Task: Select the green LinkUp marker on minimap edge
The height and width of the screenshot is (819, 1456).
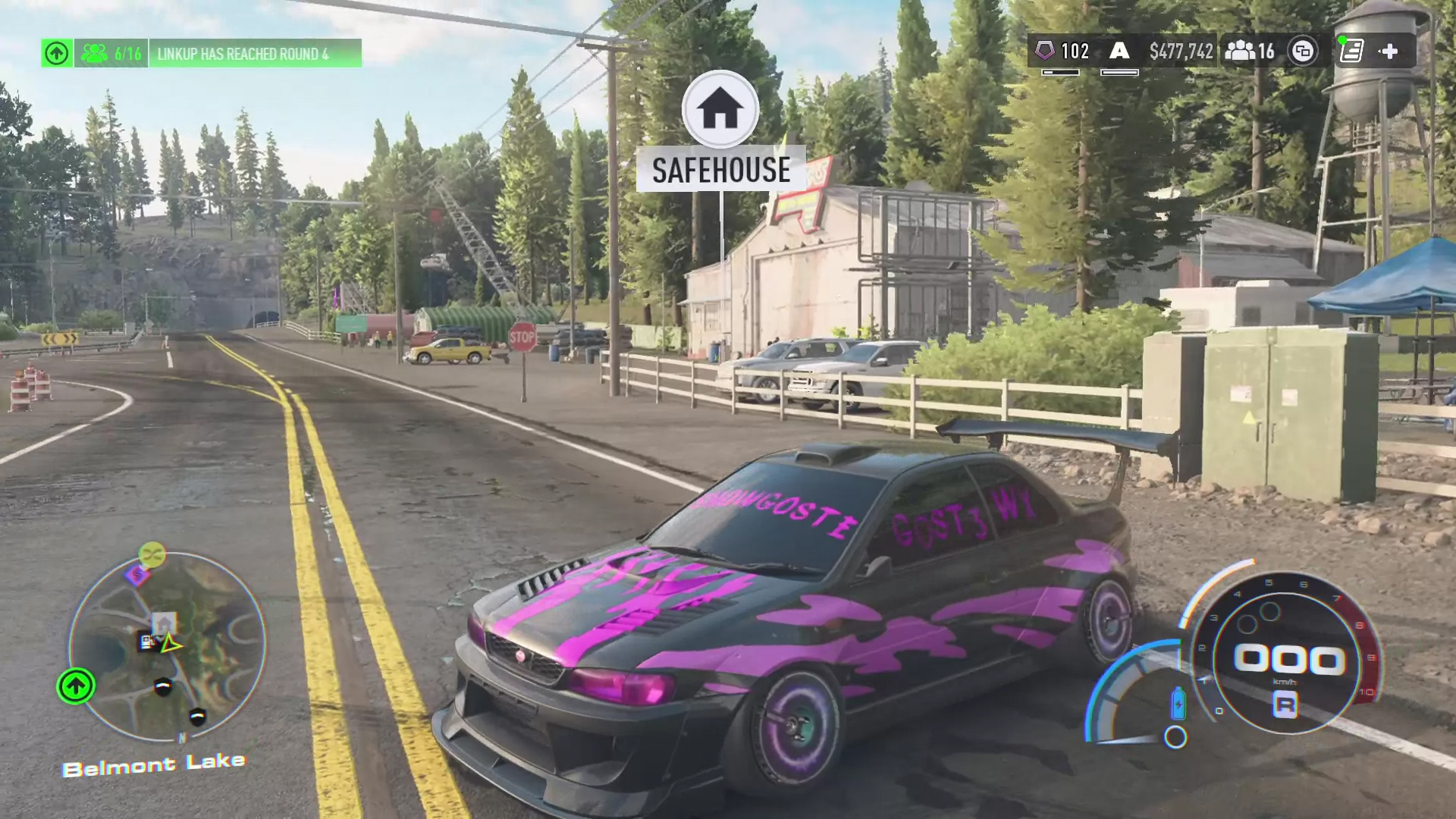Action: pyautogui.click(x=76, y=686)
